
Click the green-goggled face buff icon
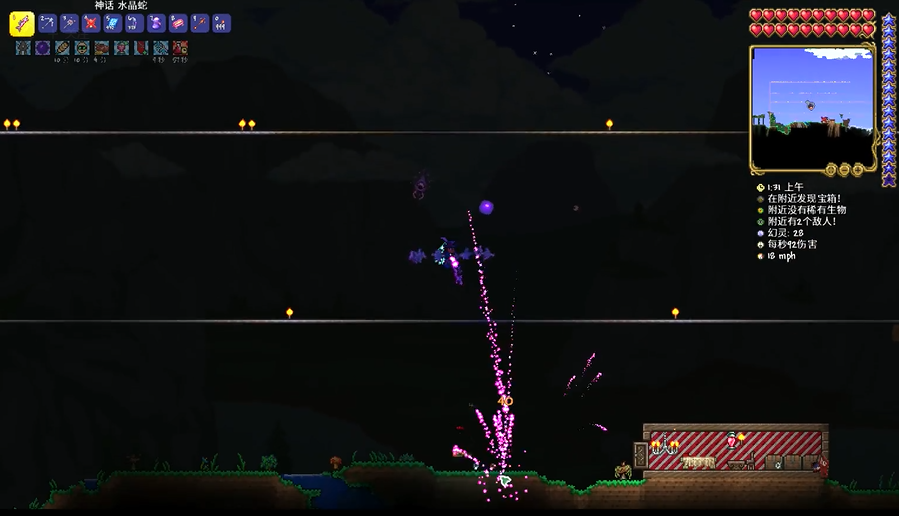tap(82, 48)
